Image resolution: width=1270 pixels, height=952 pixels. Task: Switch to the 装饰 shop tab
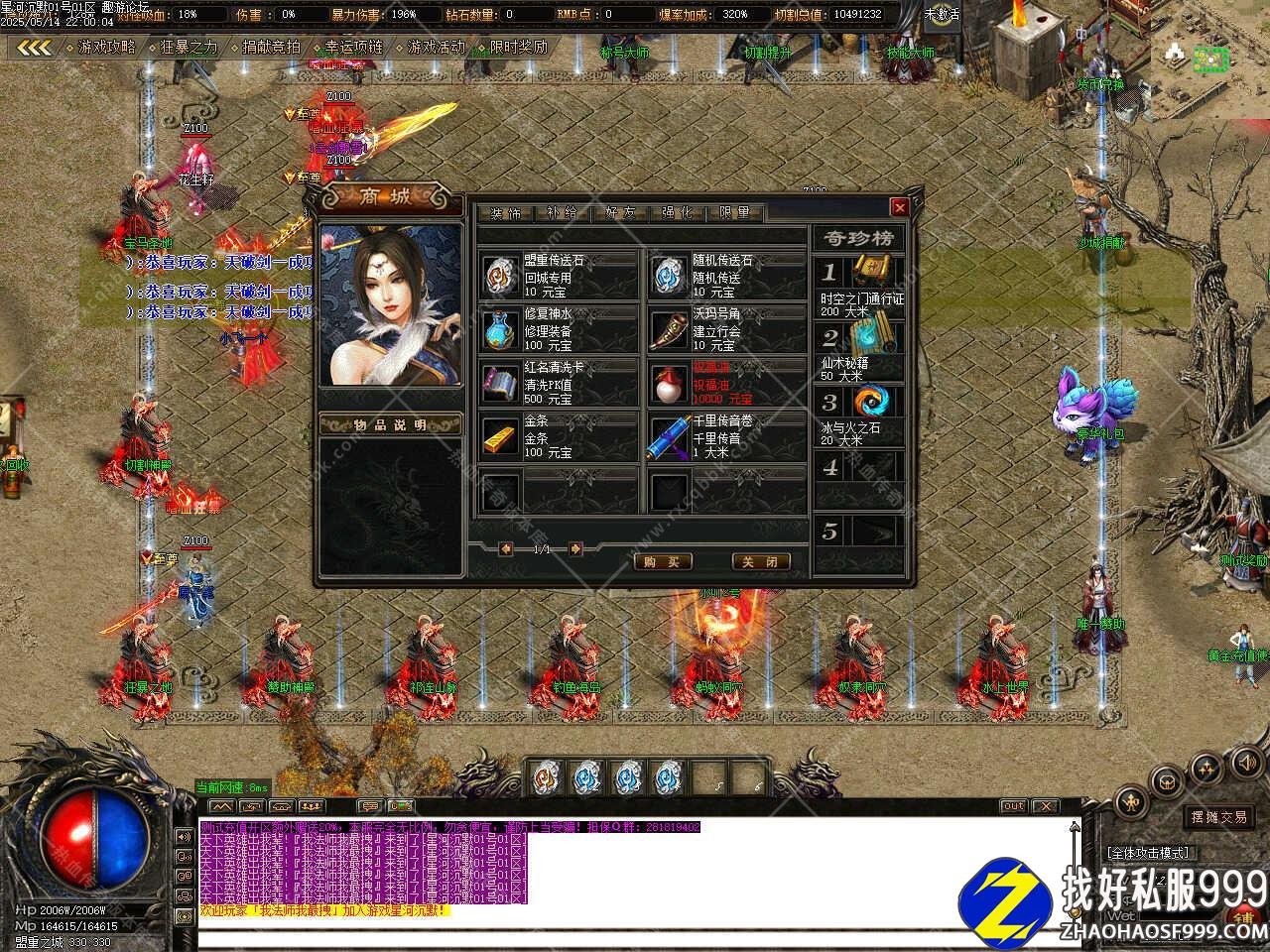click(505, 213)
